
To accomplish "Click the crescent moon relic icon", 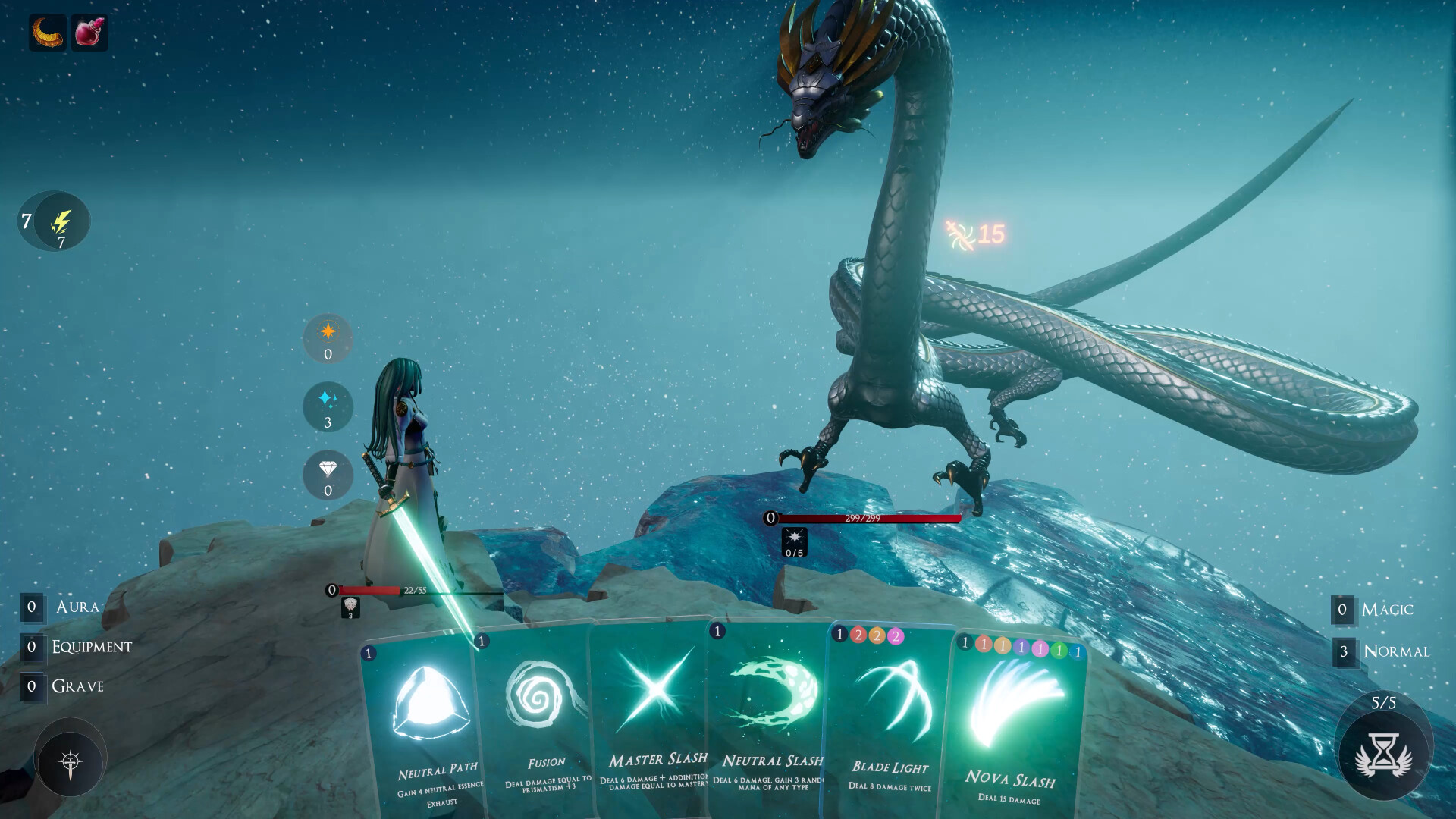I will pyautogui.click(x=47, y=33).
